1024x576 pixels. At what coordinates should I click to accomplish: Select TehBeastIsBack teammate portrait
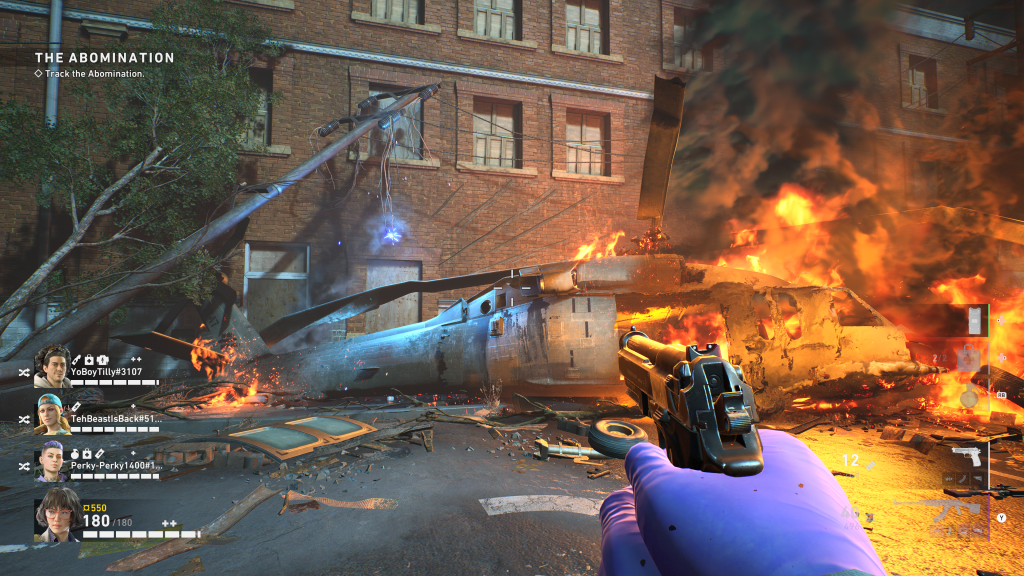pyautogui.click(x=52, y=413)
